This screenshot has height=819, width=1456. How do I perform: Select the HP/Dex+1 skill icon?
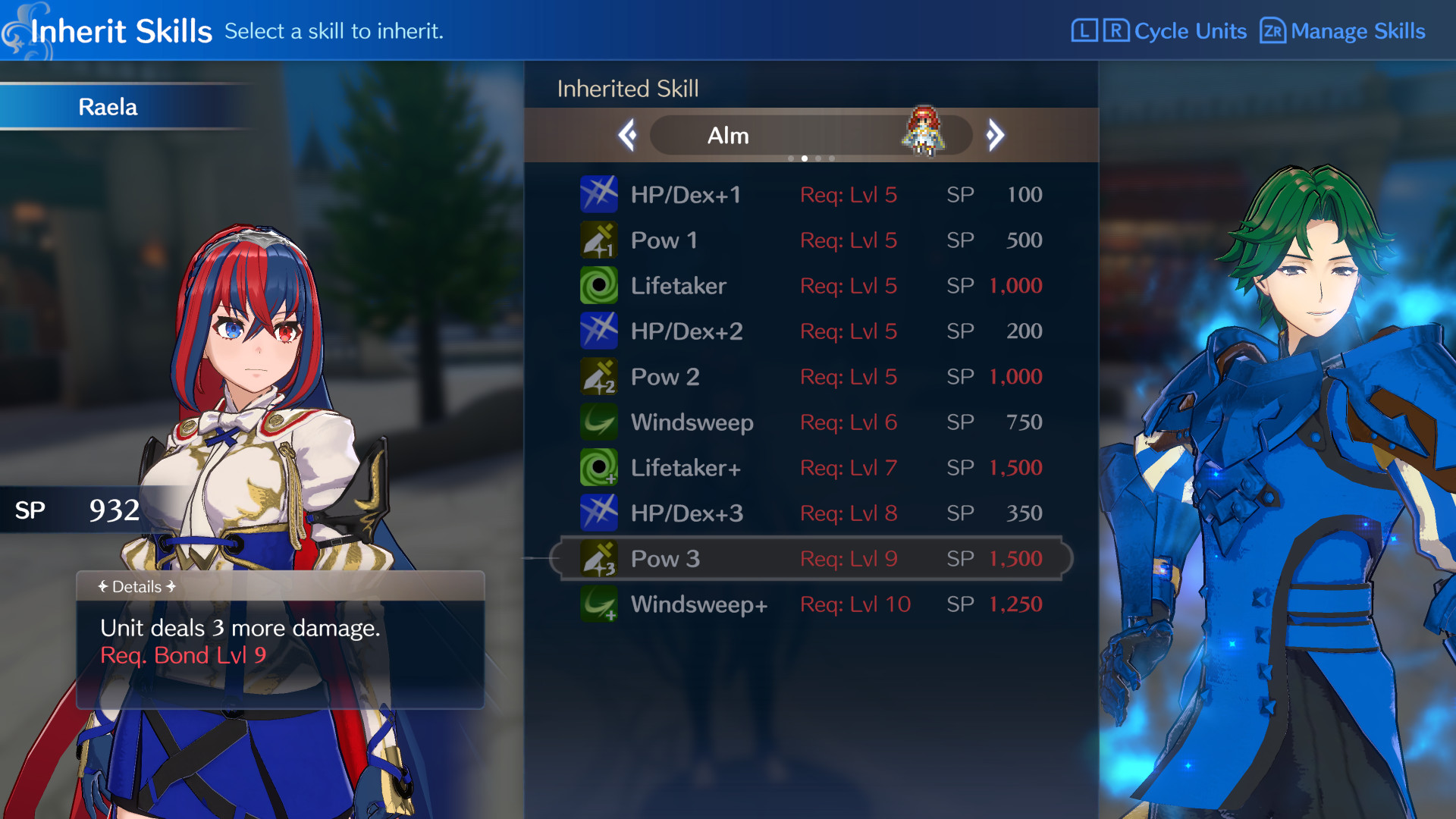point(599,194)
